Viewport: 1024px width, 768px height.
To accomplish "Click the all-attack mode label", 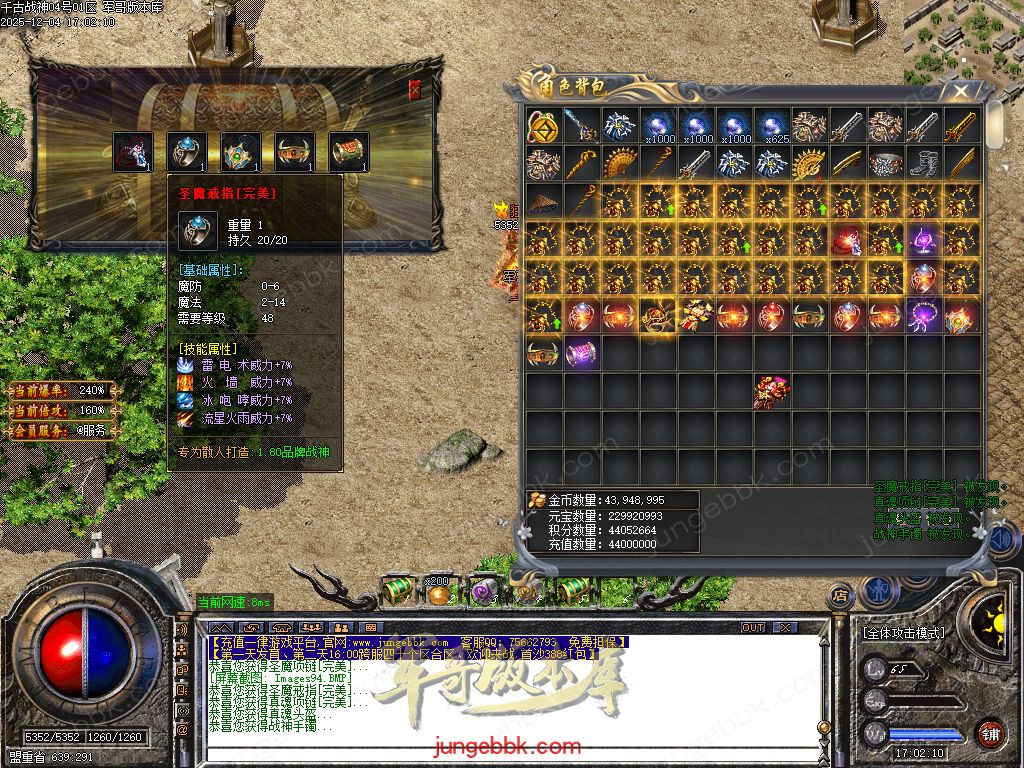I will pyautogui.click(x=903, y=633).
